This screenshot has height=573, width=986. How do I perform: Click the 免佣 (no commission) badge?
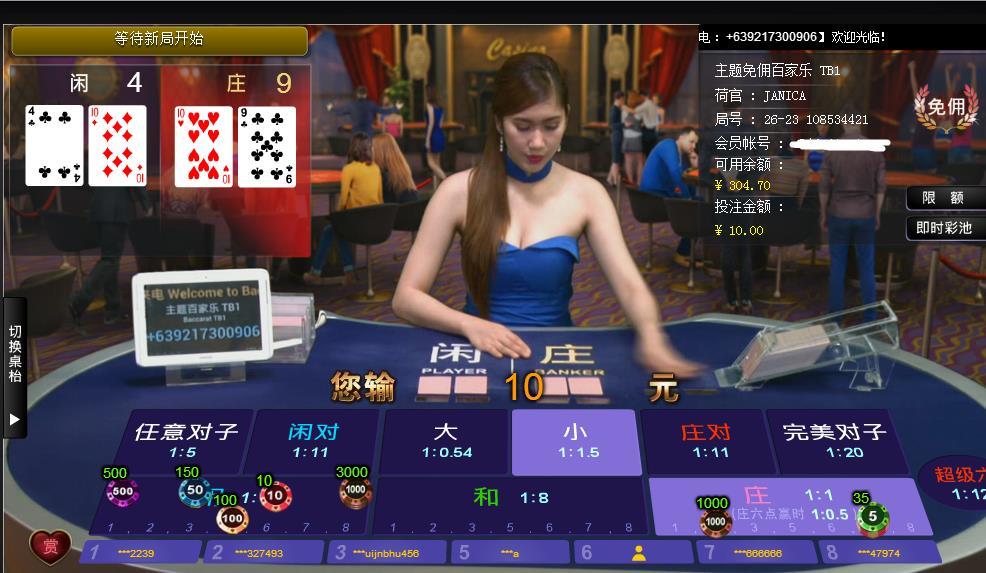coord(945,108)
